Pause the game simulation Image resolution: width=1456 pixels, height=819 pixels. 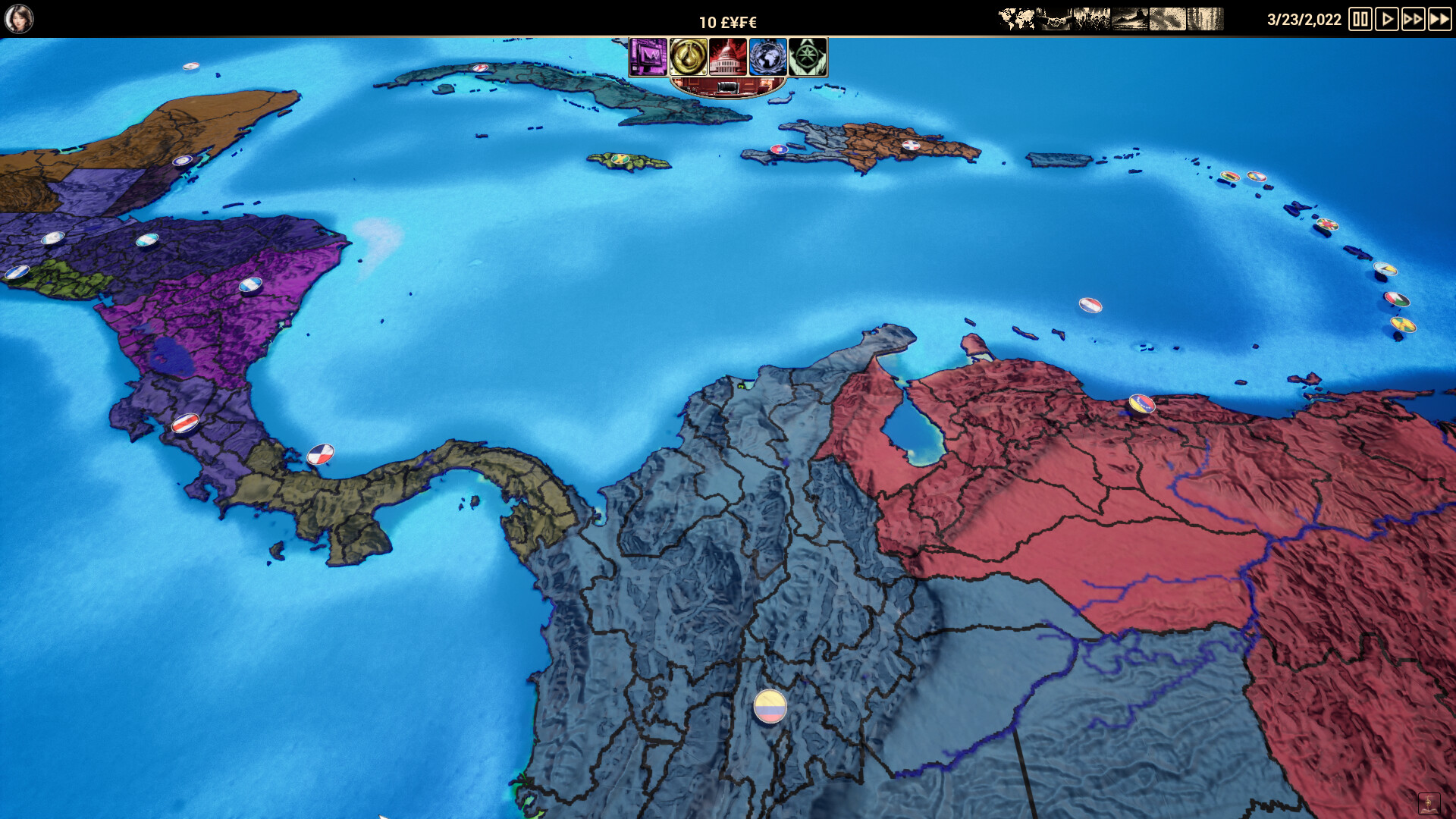1358,19
